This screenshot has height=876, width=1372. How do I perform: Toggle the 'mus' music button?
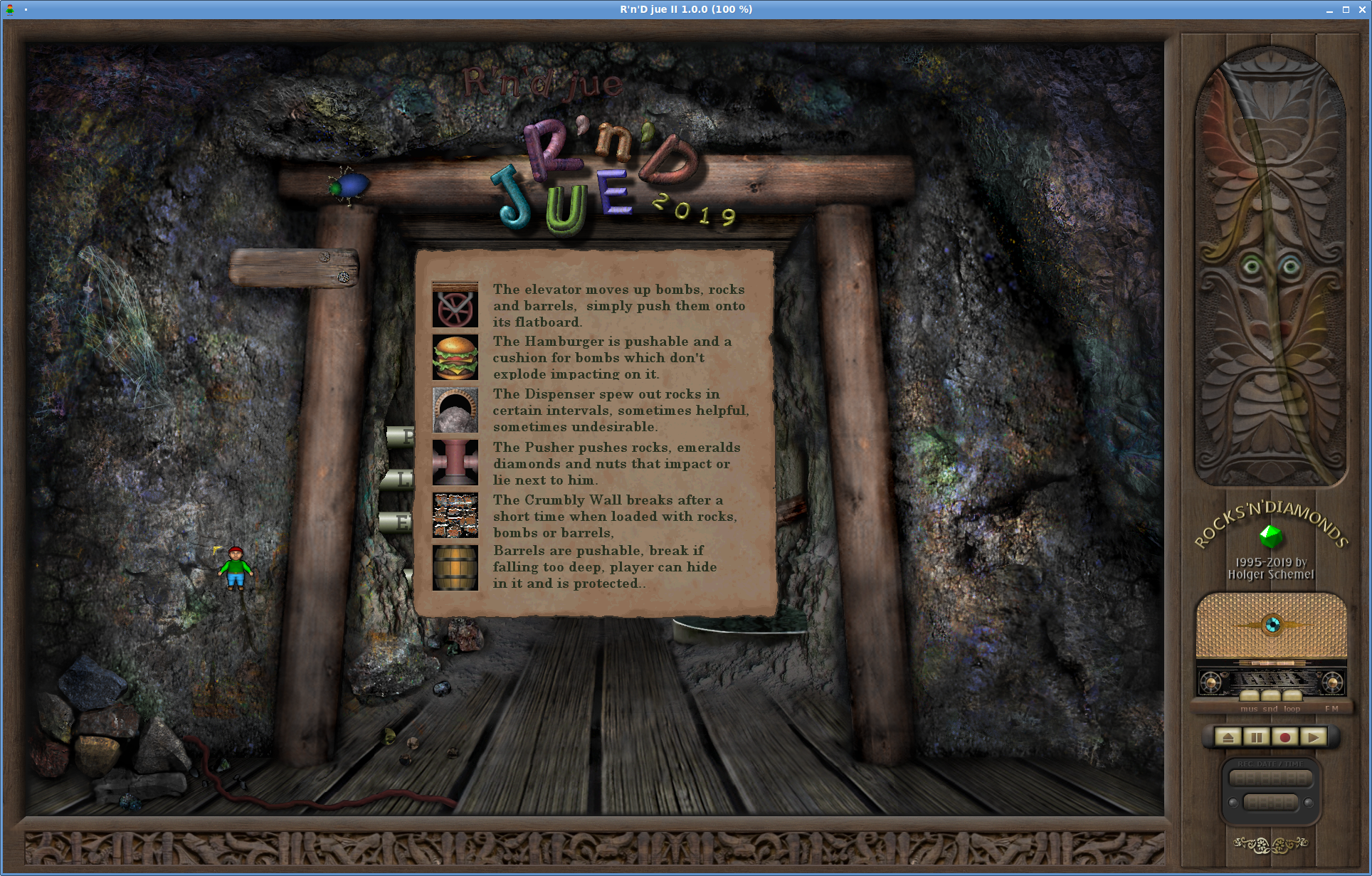click(1250, 696)
